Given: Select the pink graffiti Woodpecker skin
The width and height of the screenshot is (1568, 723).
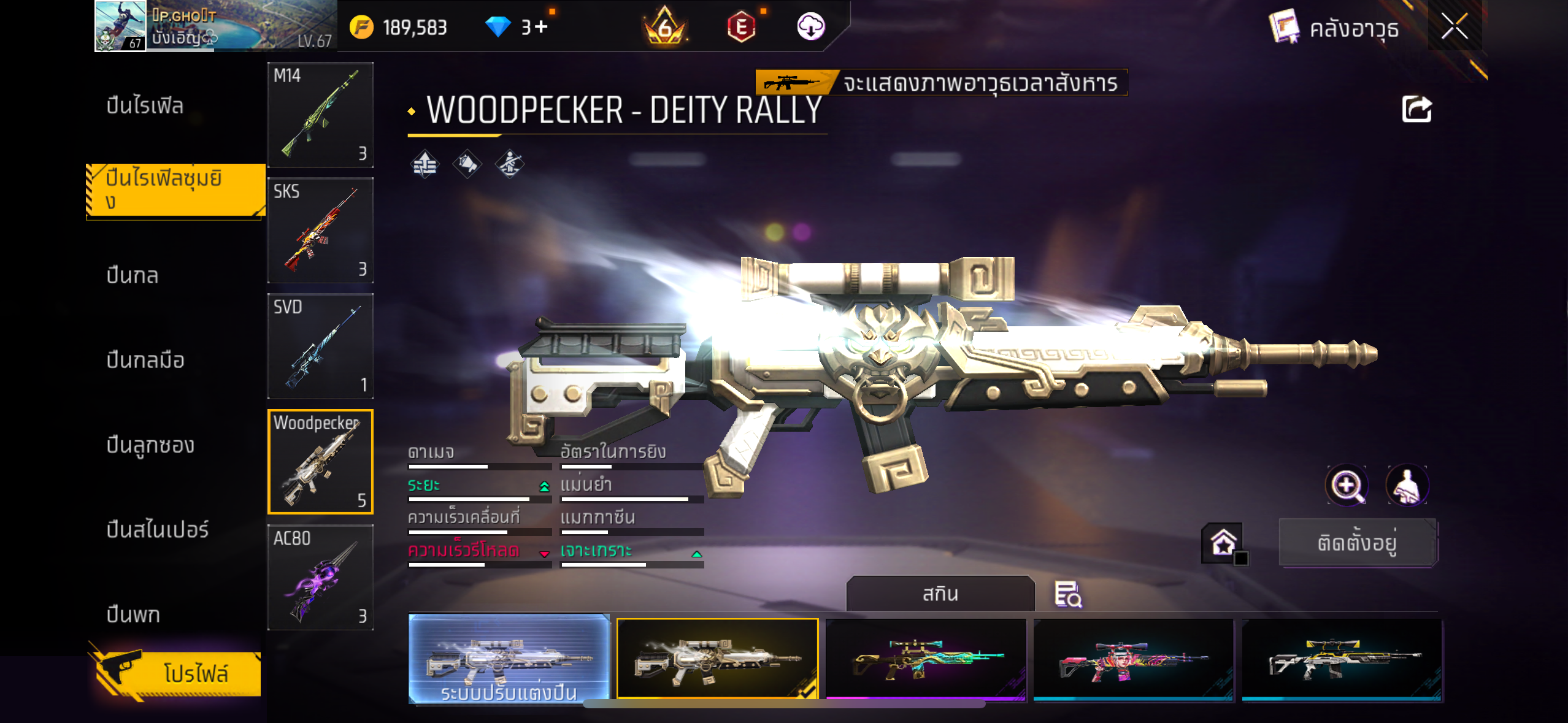Looking at the screenshot, I should tap(1134, 660).
